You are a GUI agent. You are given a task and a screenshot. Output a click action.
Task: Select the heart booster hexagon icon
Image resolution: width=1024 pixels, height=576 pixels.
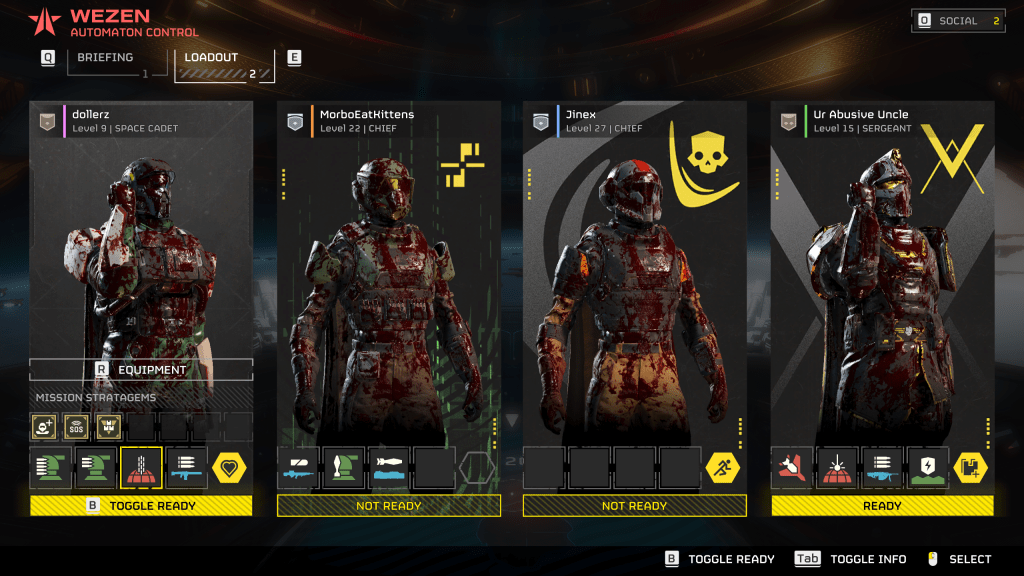tap(230, 468)
